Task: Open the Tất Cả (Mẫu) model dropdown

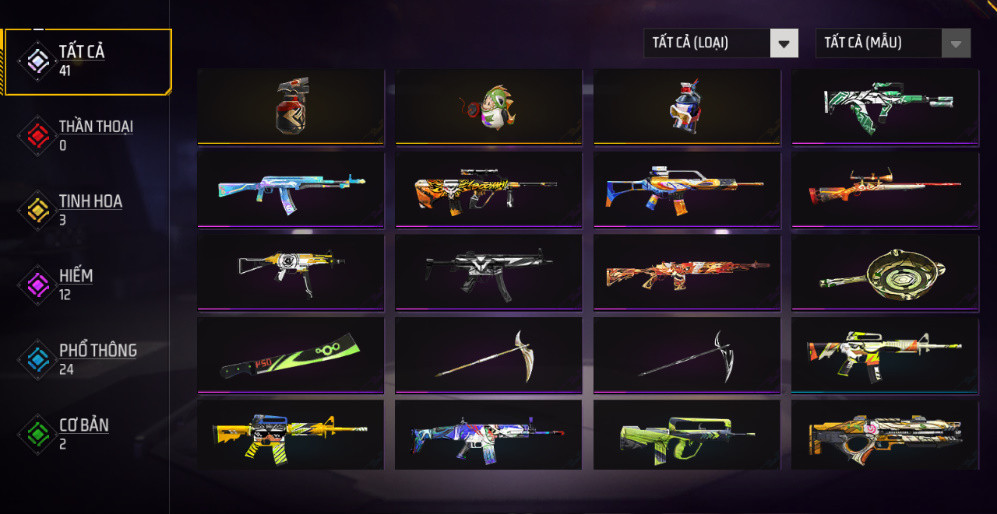Action: pos(893,43)
